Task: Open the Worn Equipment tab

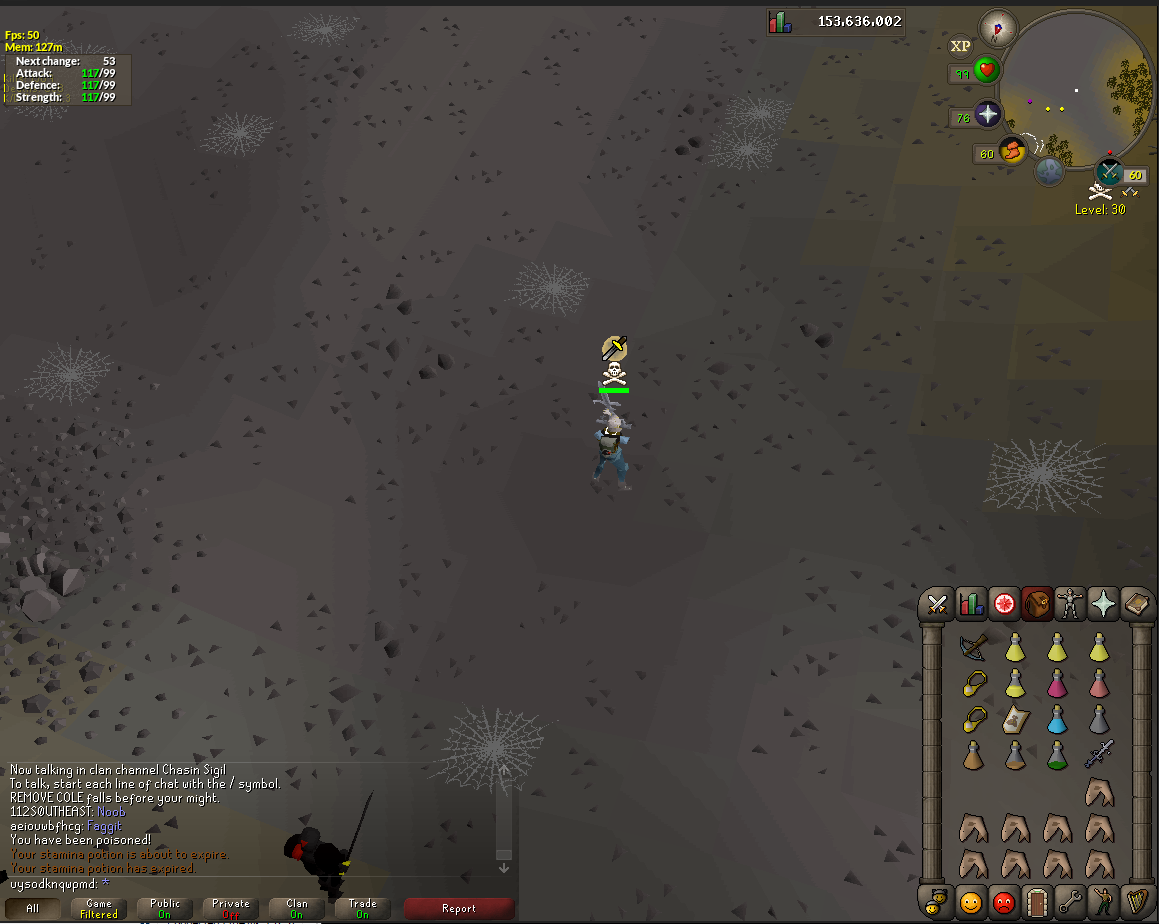Action: 1070,604
